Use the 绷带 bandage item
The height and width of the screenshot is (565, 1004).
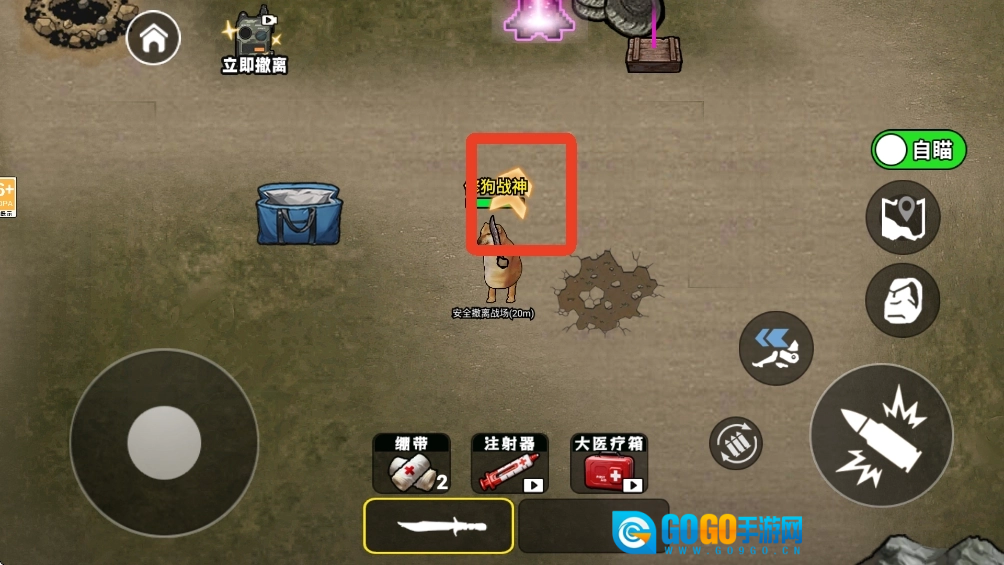pos(411,464)
